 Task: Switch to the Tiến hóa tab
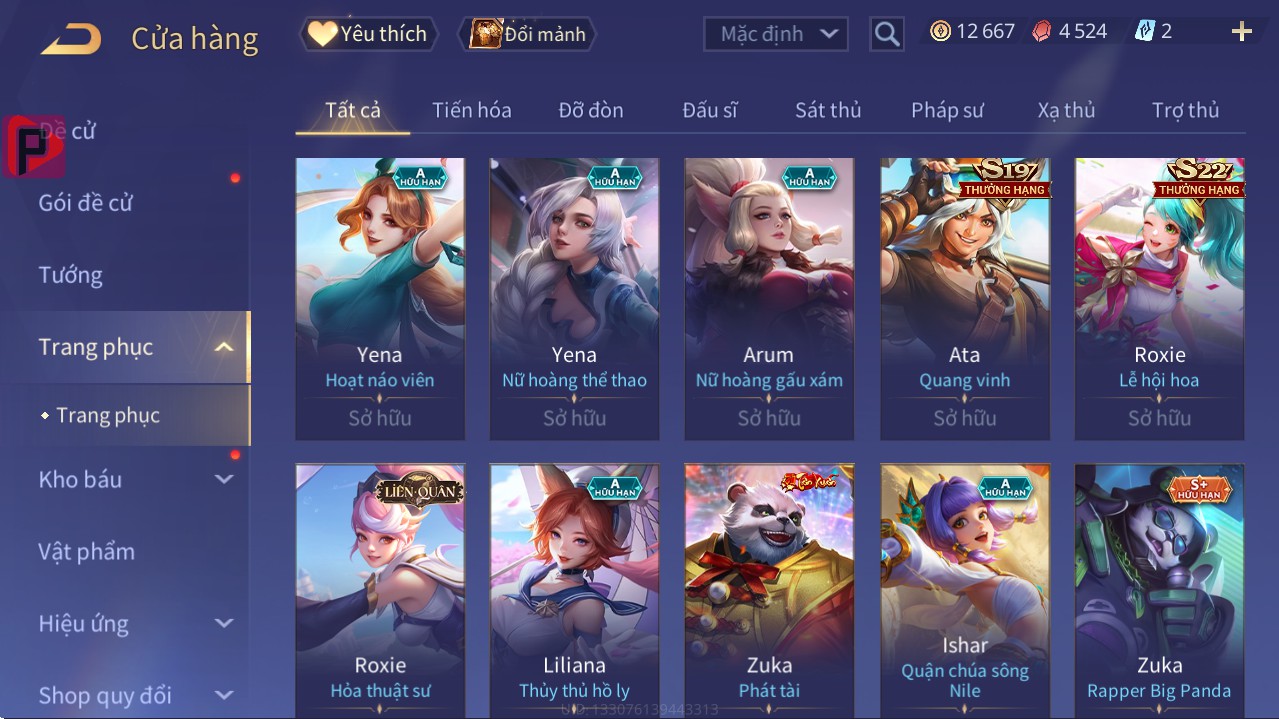coord(471,110)
